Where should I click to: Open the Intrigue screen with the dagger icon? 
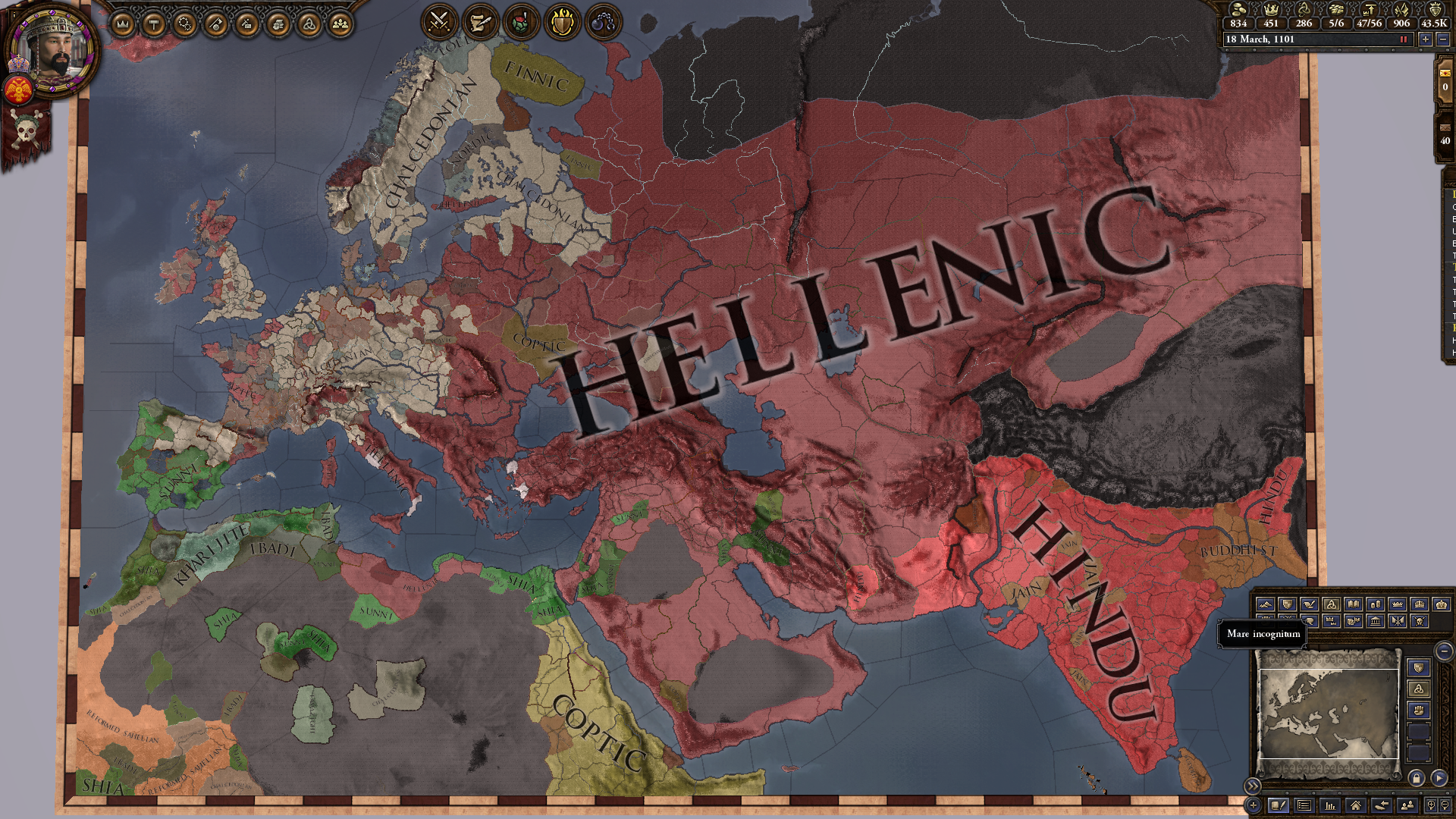(x=246, y=23)
